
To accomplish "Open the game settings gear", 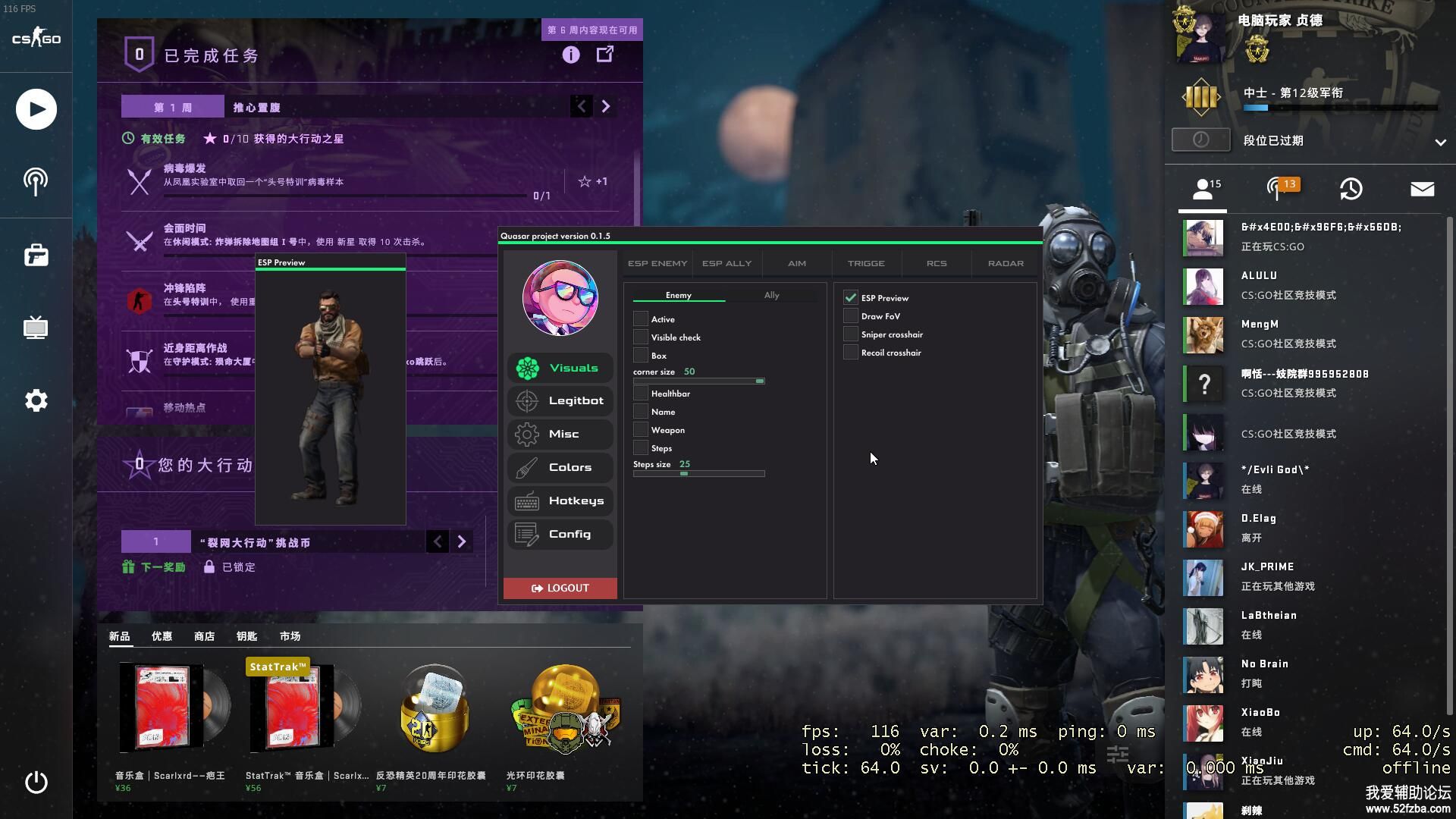I will pos(36,400).
